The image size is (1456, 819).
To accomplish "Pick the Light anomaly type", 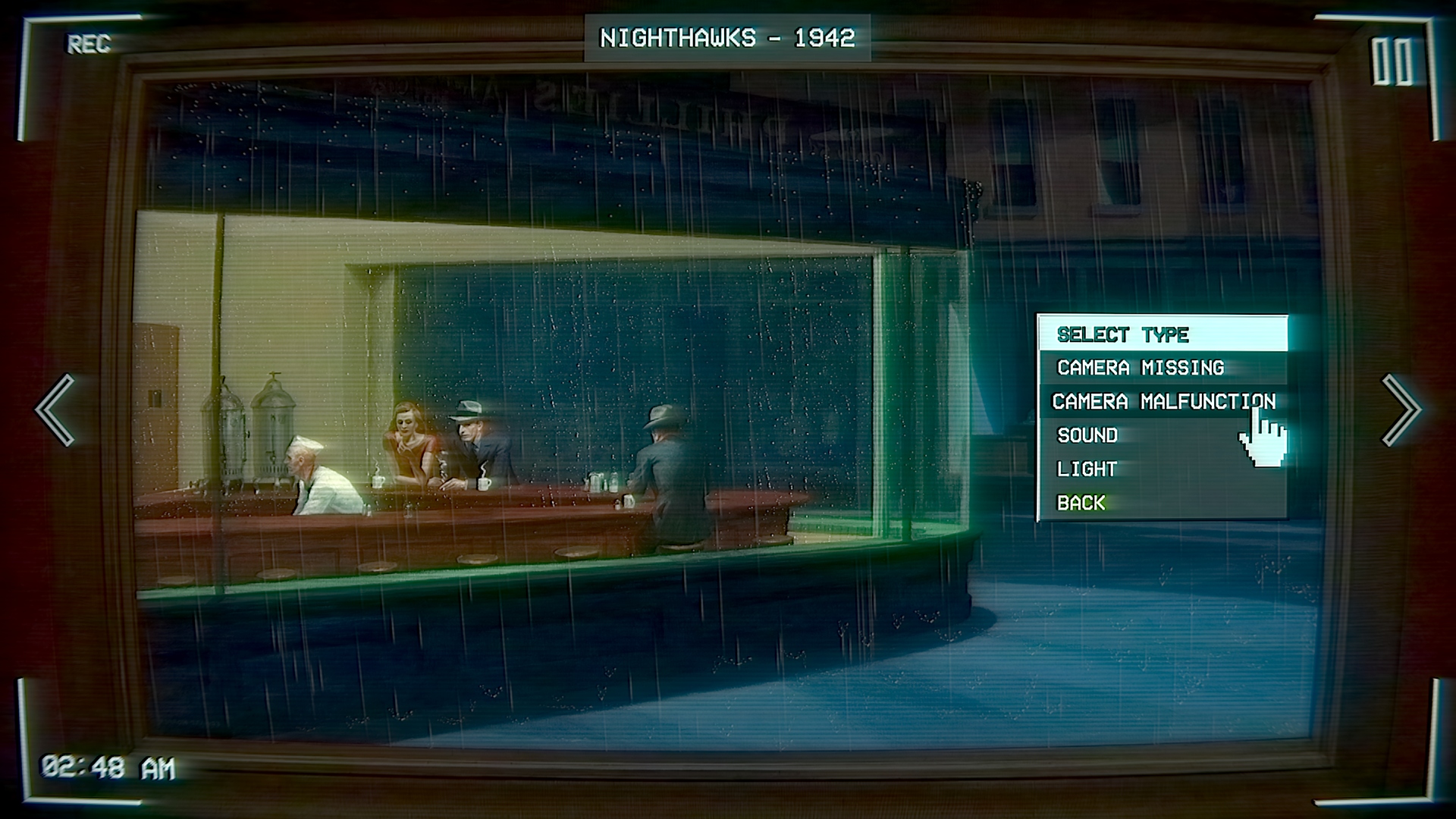I will tap(1087, 469).
